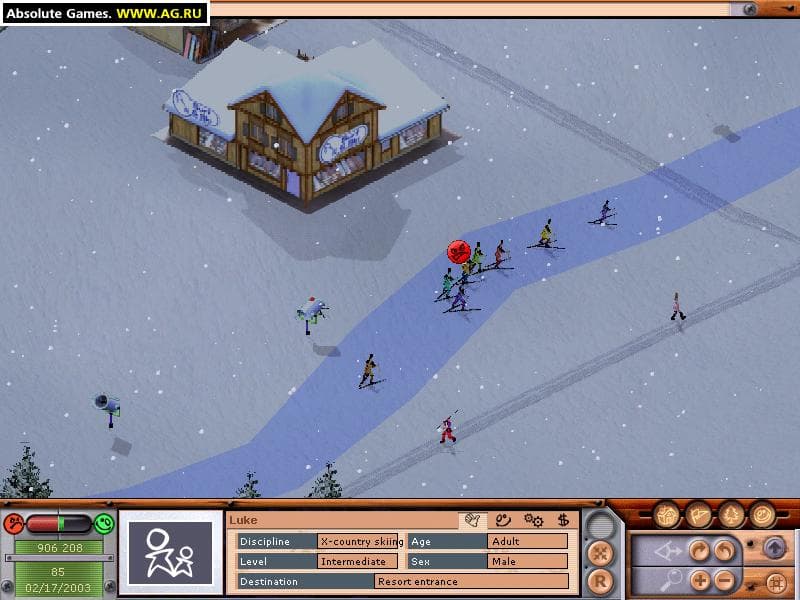Screen dimensions: 800x600
Task: Click the green happy face icon
Action: point(104,523)
